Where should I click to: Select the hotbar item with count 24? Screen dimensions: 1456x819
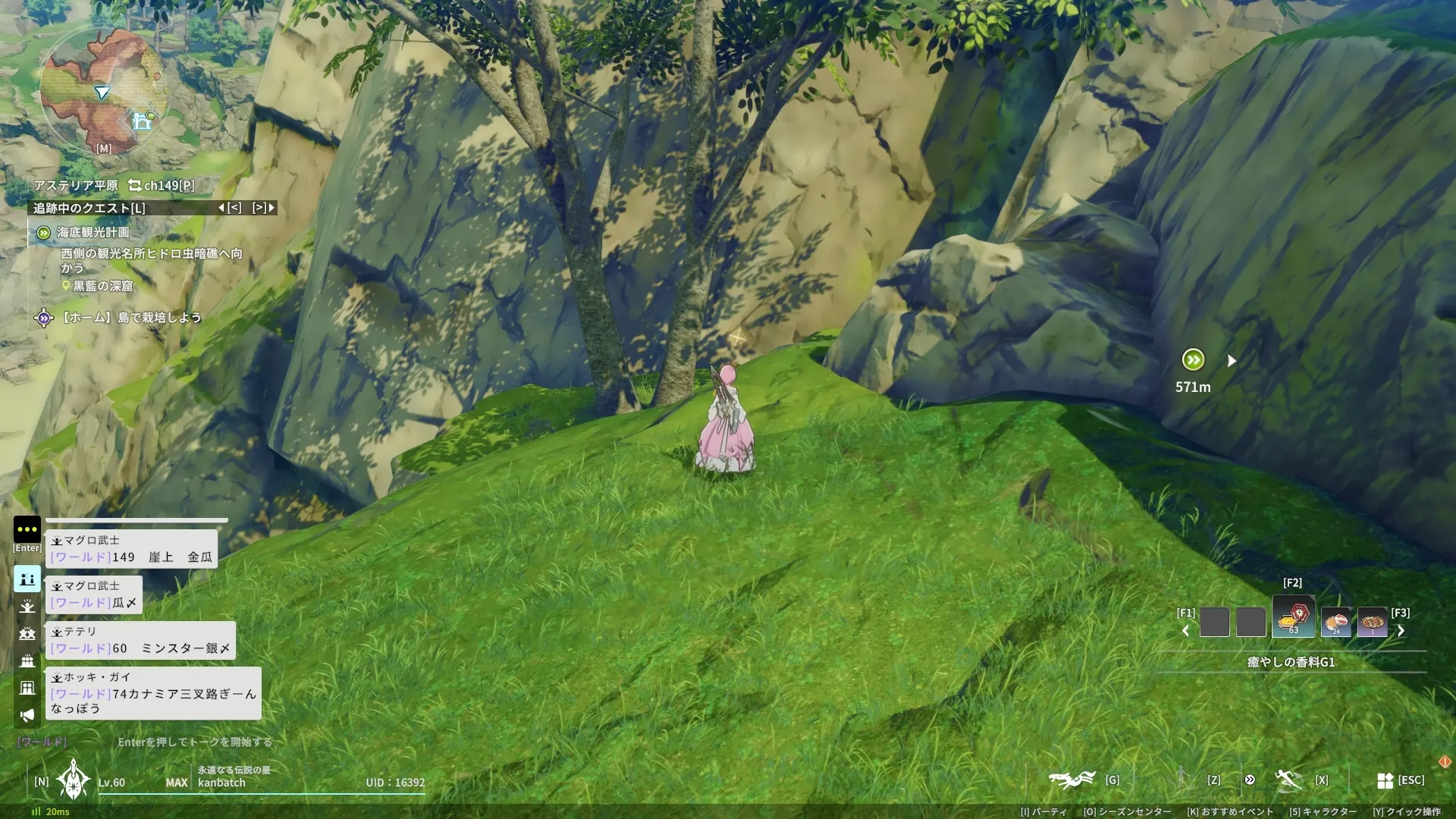(1335, 623)
